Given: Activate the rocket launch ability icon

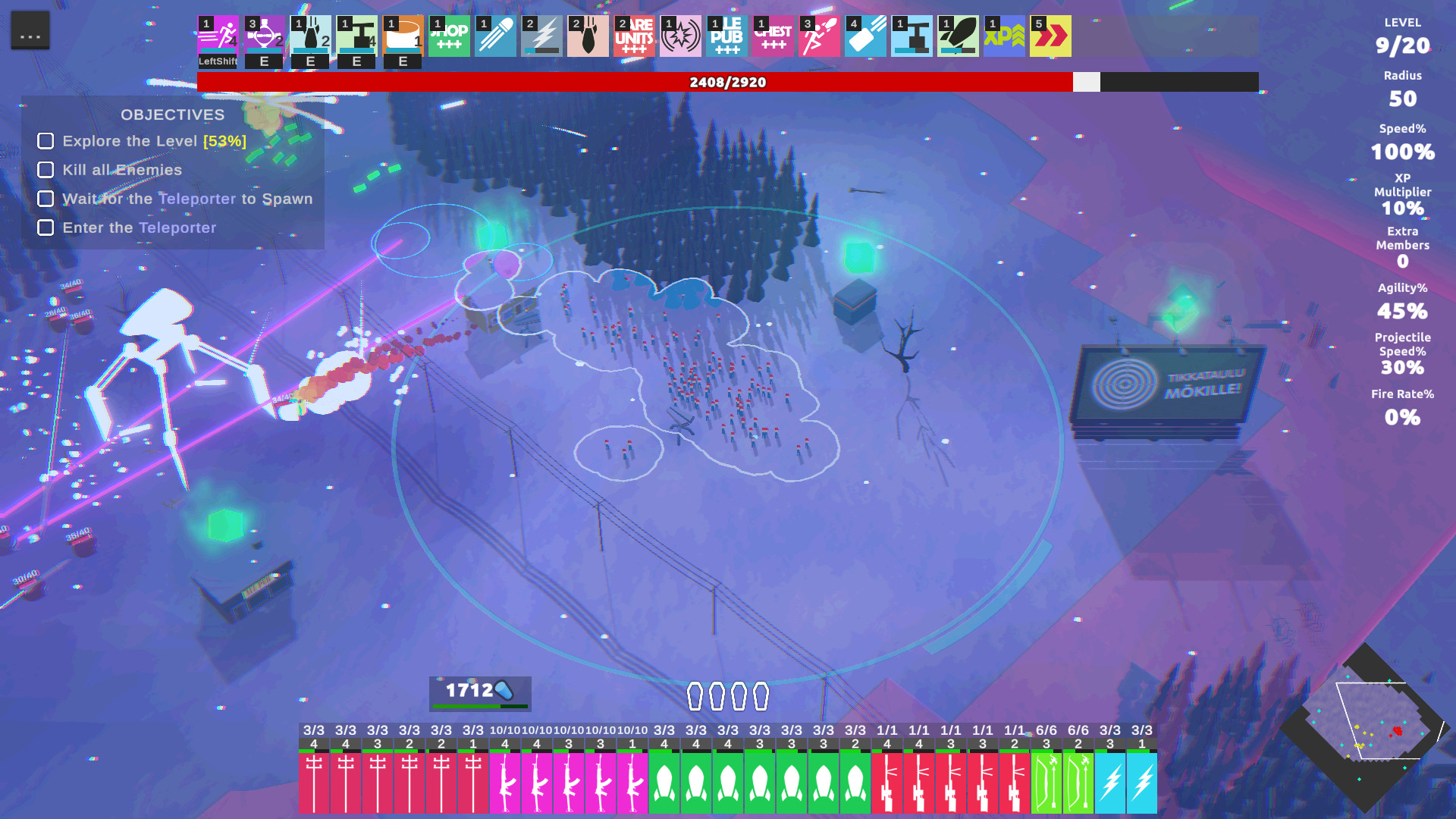Looking at the screenshot, I should coord(959,36).
